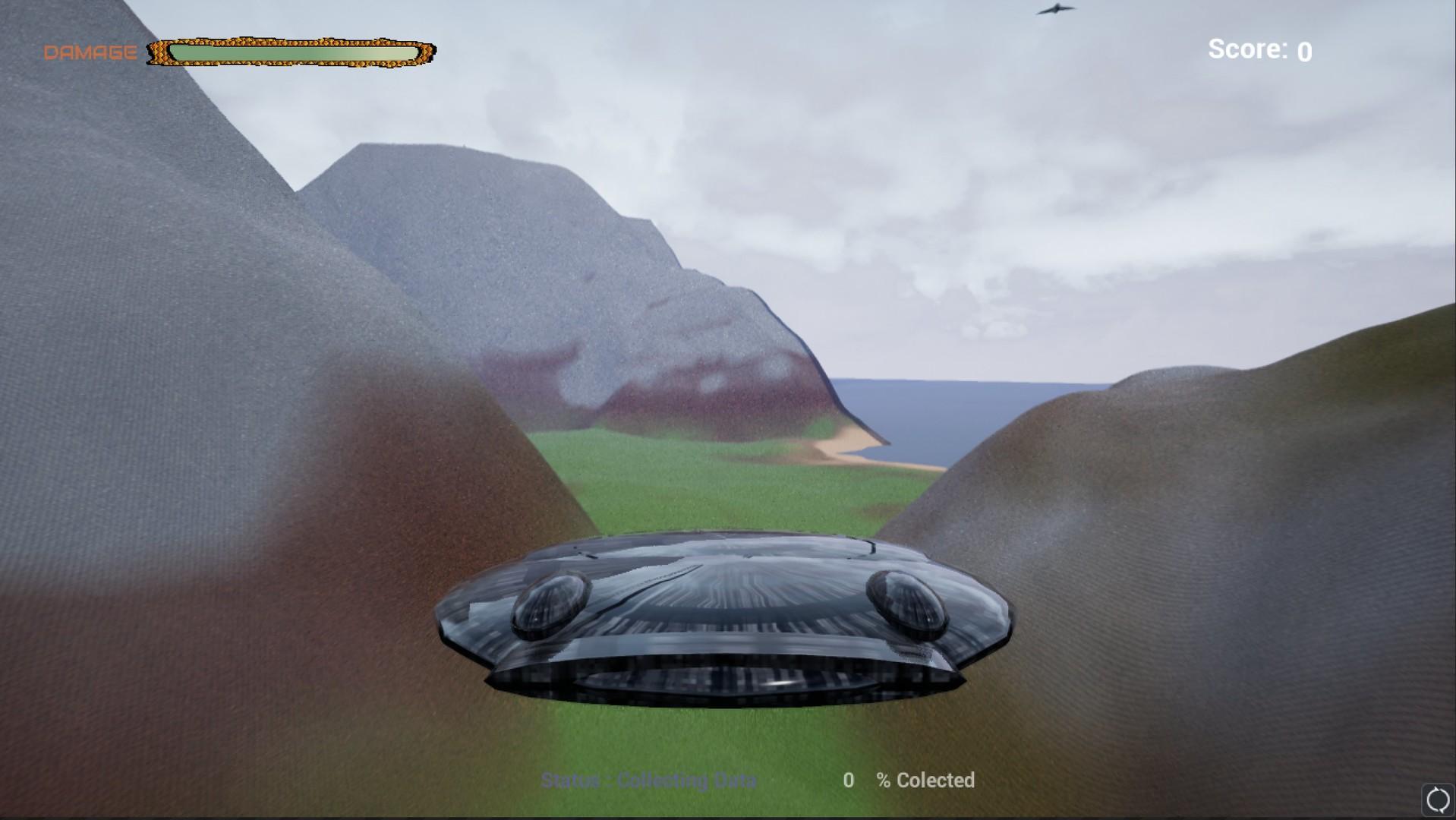Click the orange DAMAGE label icon
This screenshot has height=820, width=1456.
[89, 52]
